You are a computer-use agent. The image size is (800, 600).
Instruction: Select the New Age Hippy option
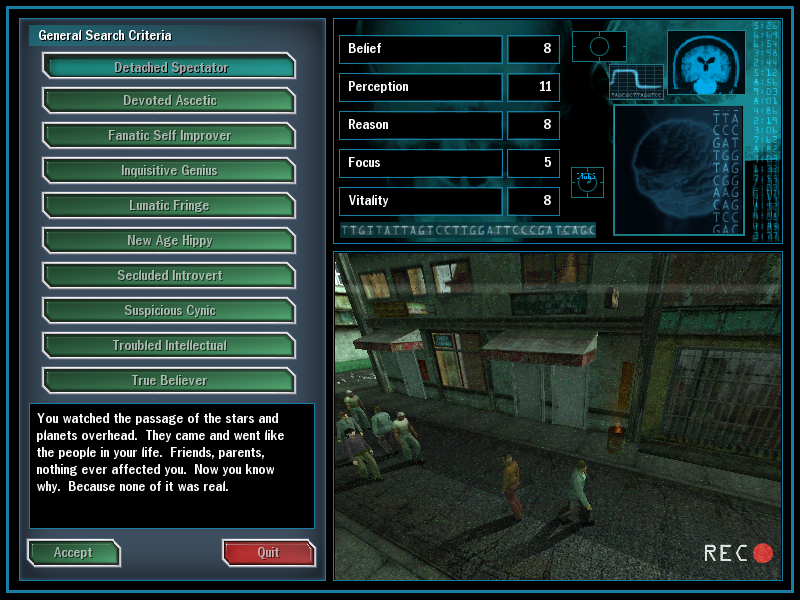pos(170,241)
